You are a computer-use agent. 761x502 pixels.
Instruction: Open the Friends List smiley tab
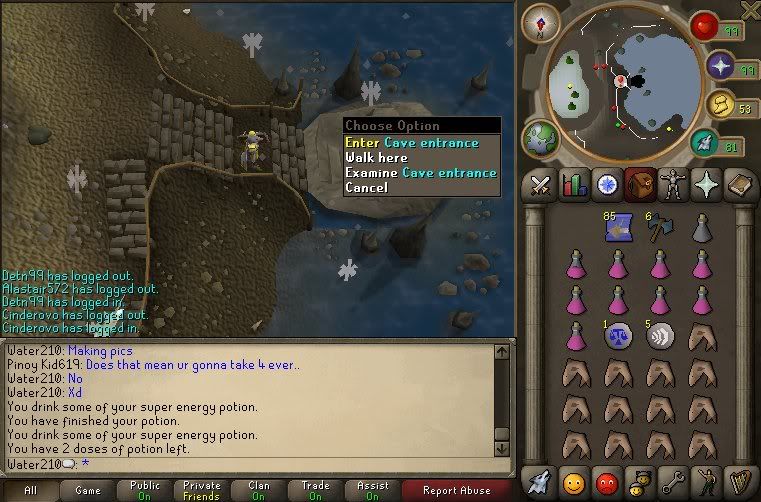(x=574, y=480)
